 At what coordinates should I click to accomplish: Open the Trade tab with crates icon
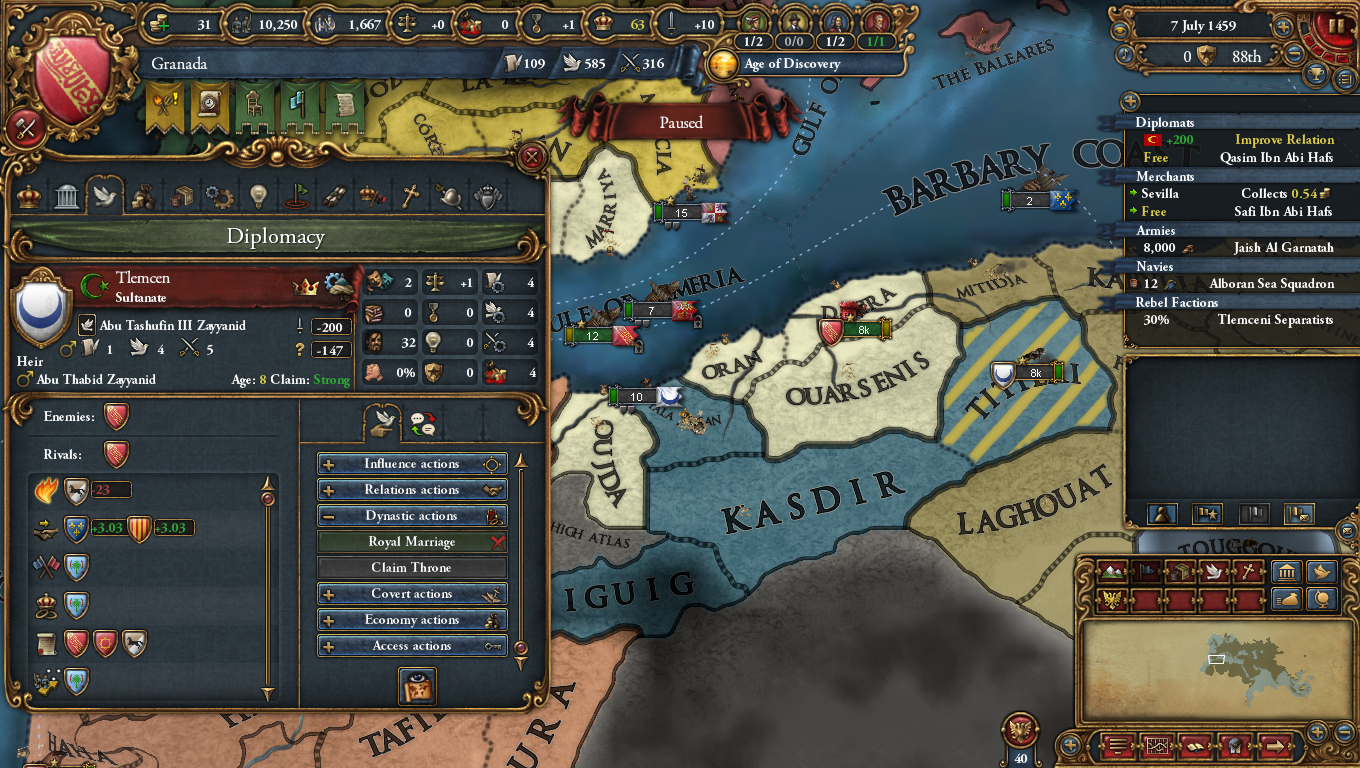point(181,196)
